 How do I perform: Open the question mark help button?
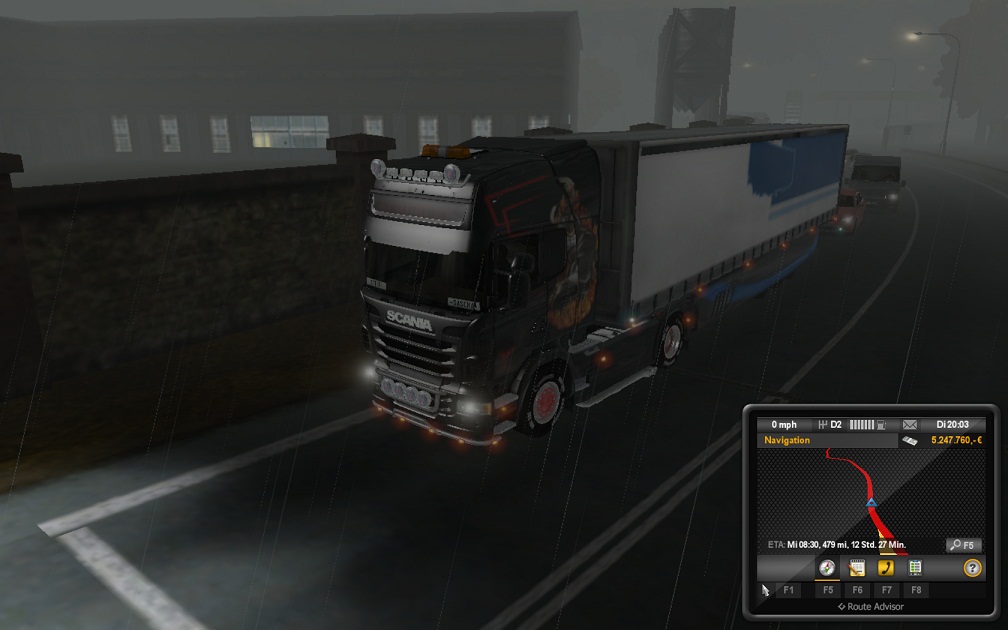[x=972, y=568]
